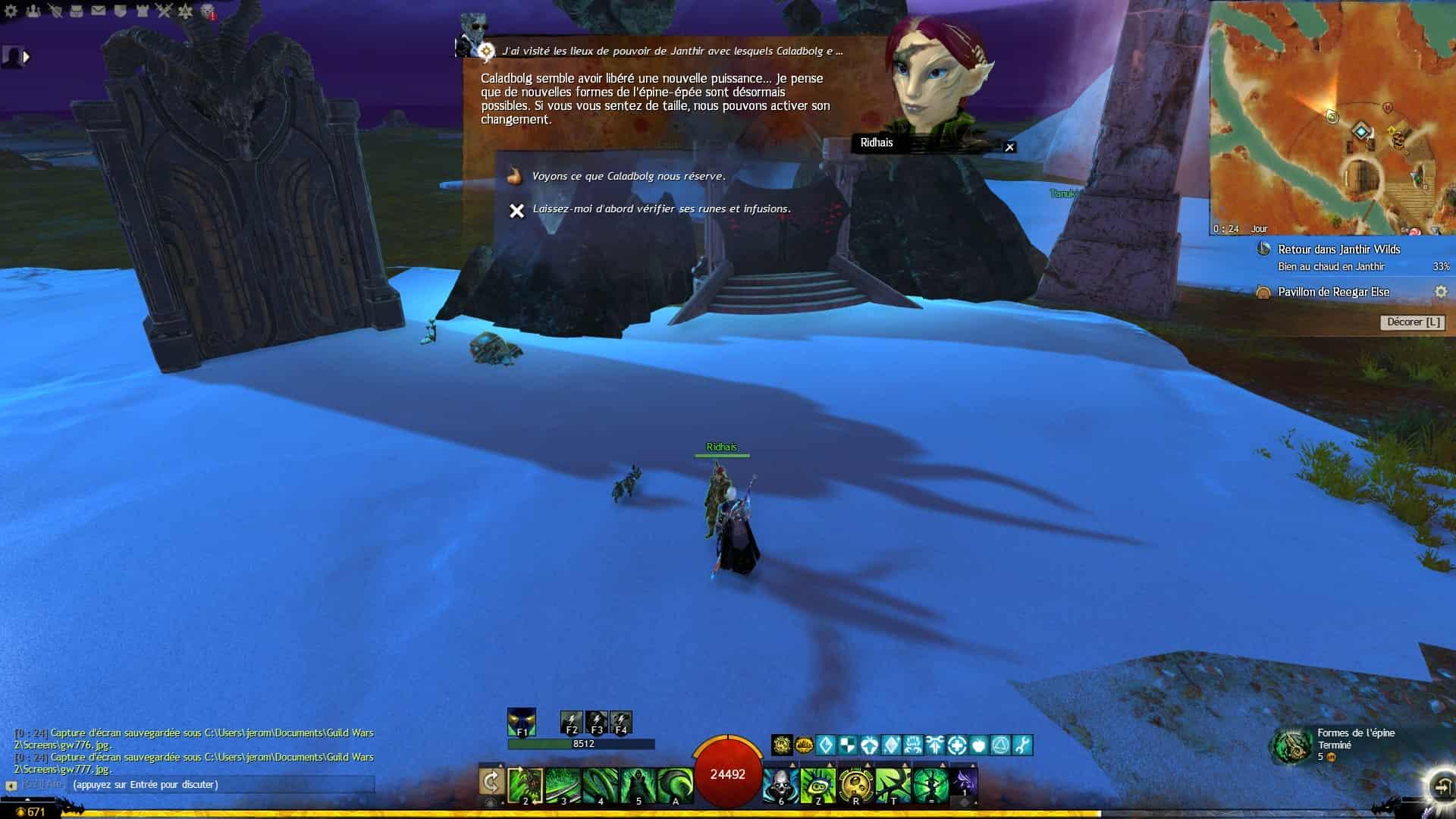Expand the party portrait arrow
This screenshot has height=819, width=1456.
[x=27, y=56]
